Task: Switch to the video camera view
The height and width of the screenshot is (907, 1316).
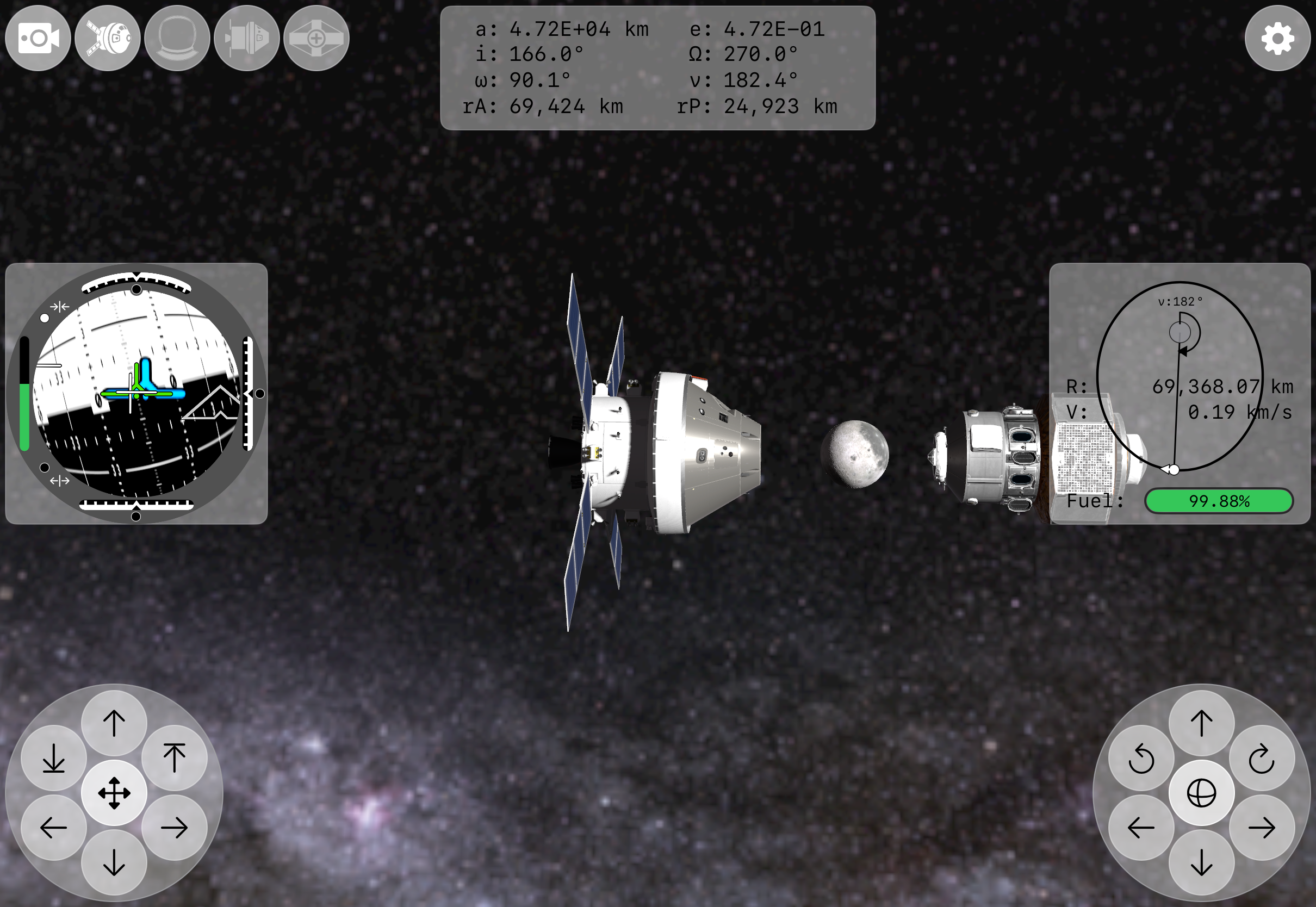Action: coord(38,39)
